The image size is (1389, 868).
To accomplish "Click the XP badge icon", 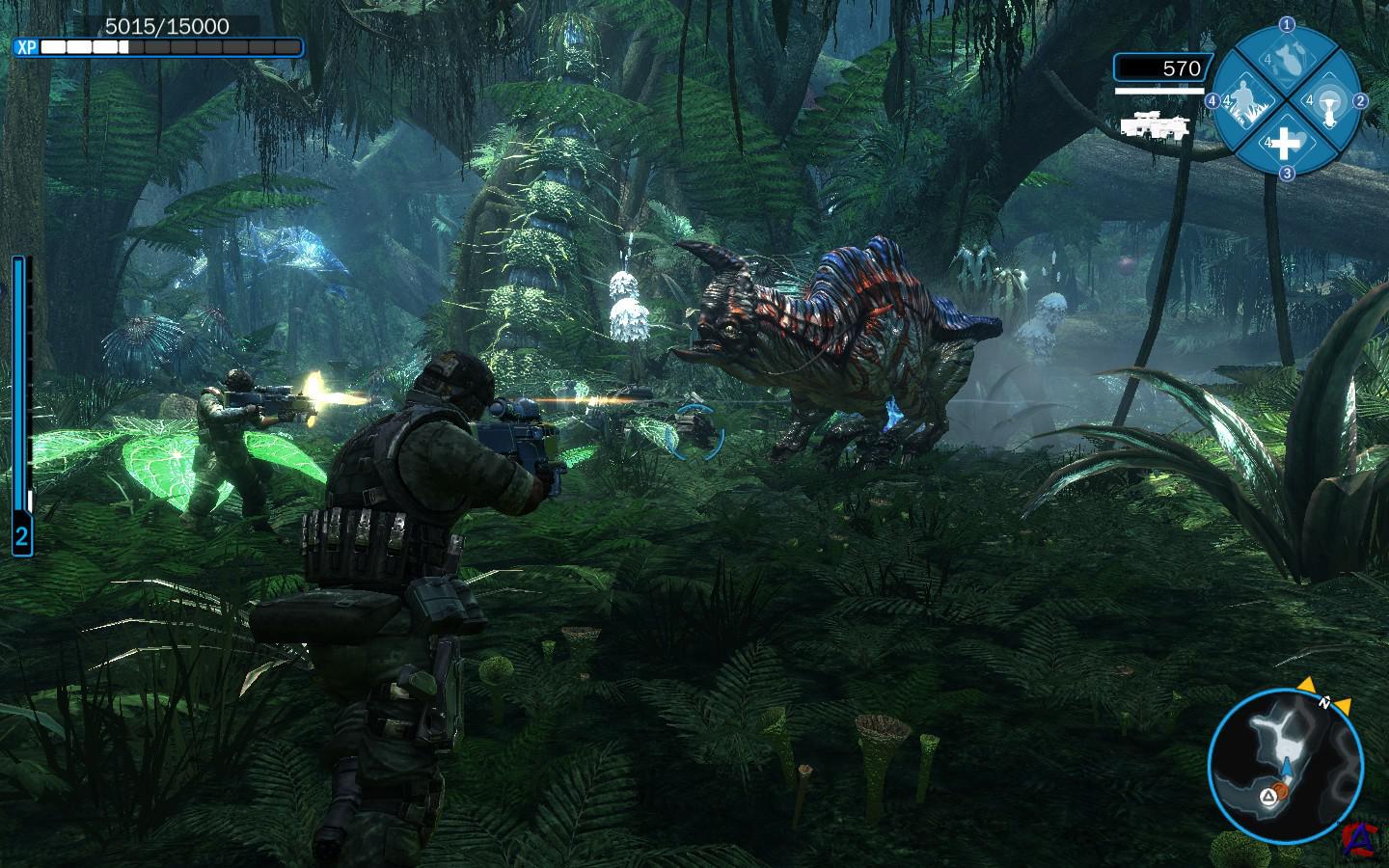I will click(26, 46).
